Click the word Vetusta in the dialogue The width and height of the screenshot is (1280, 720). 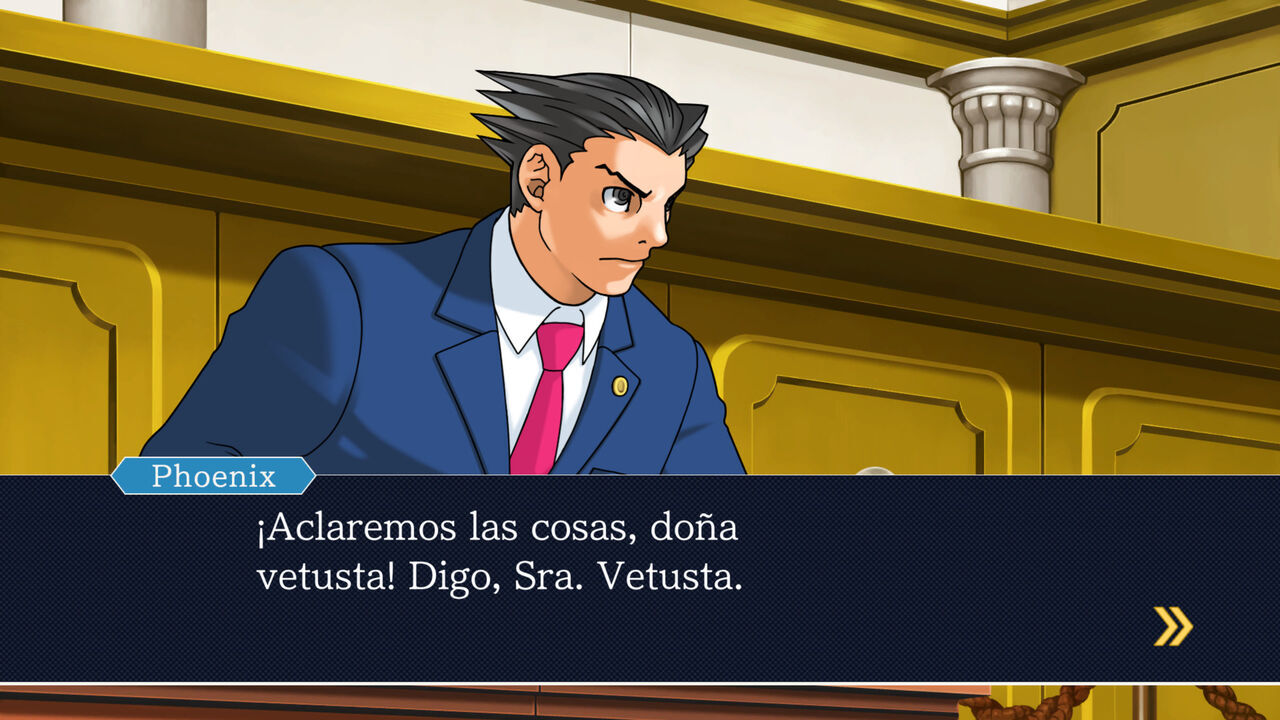coord(671,572)
